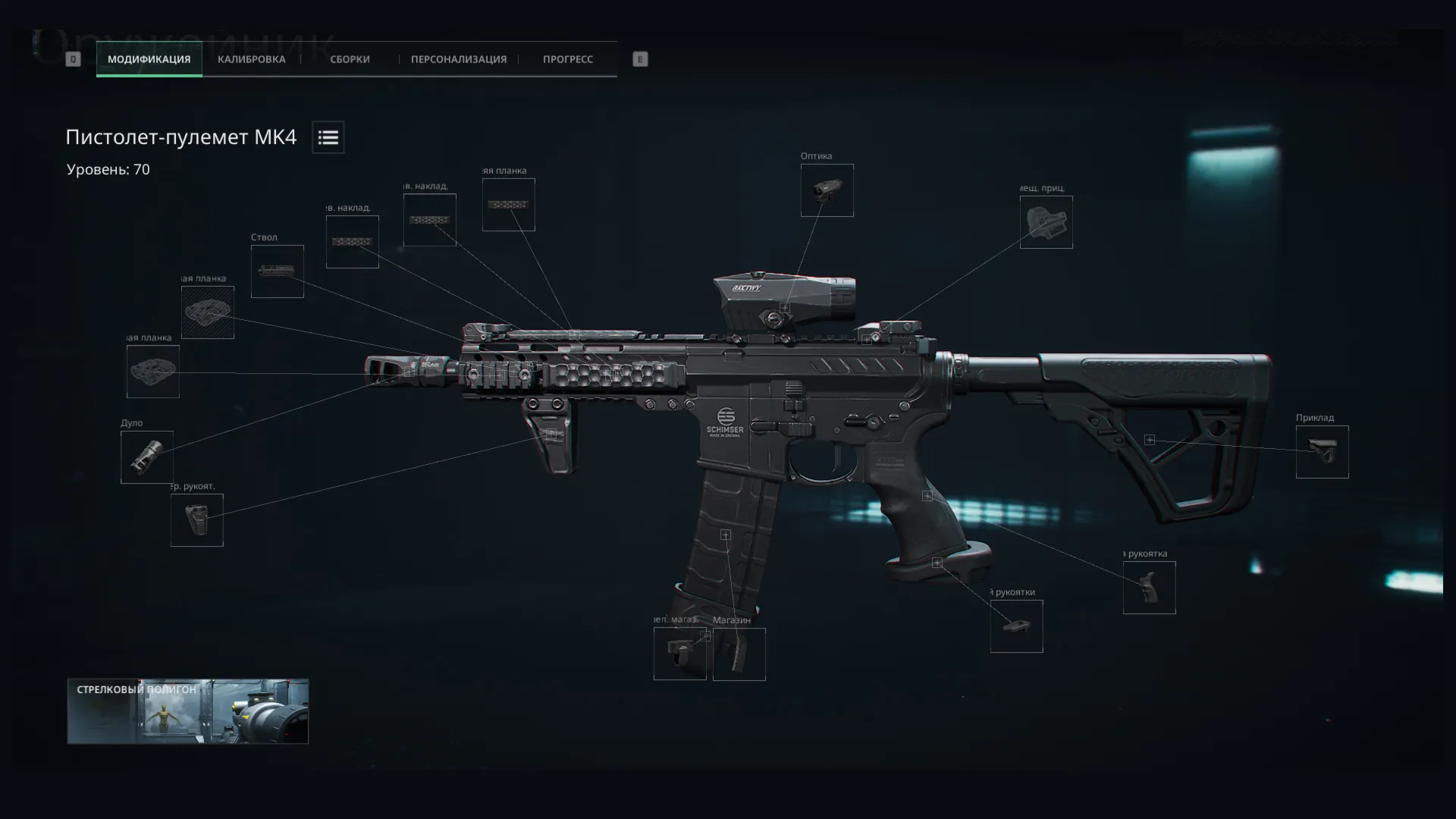Open the grip base attachment slot
This screenshot has width=1456, height=819.
click(x=1016, y=626)
